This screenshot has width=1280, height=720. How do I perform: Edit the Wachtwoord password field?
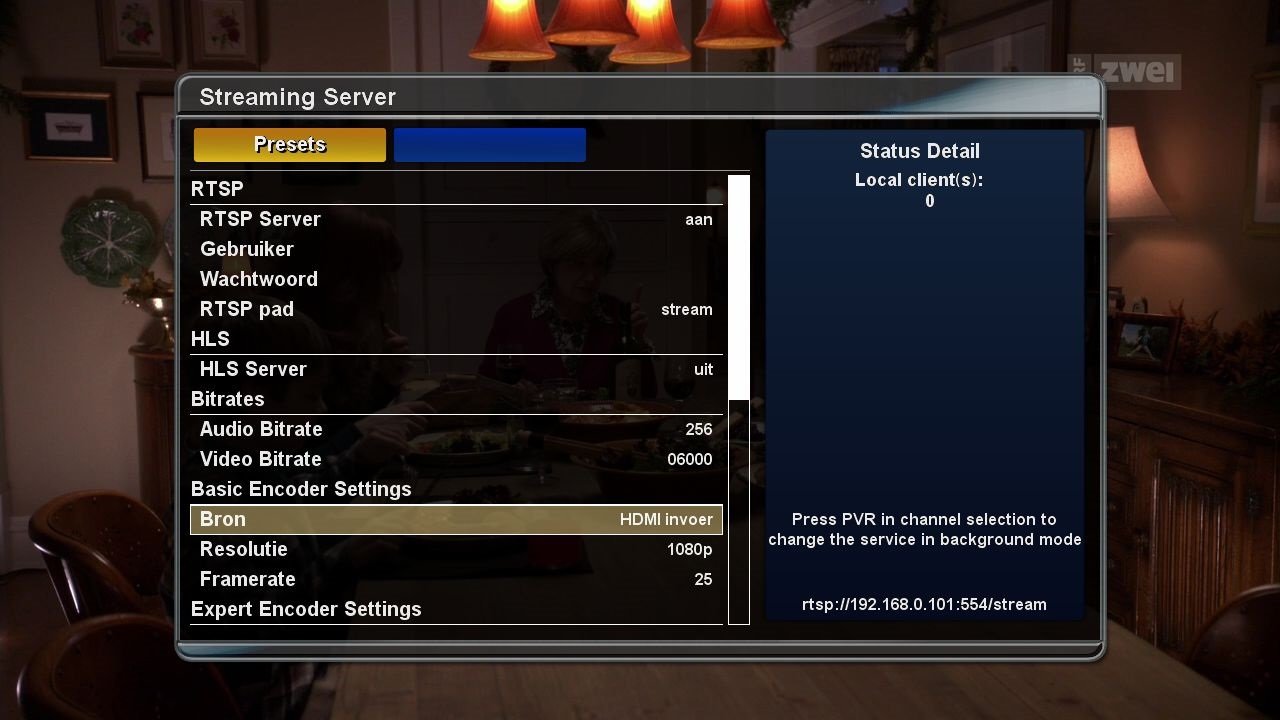[456, 278]
